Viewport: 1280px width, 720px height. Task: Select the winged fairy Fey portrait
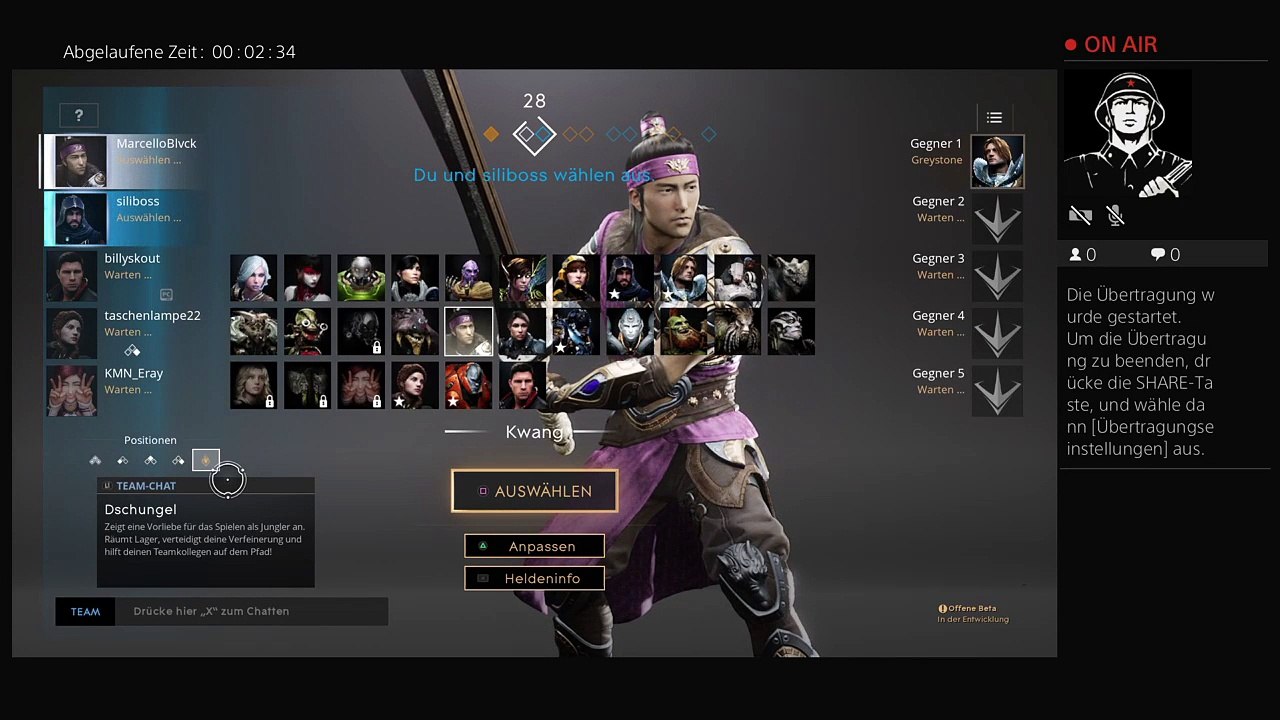pyautogui.click(x=522, y=277)
